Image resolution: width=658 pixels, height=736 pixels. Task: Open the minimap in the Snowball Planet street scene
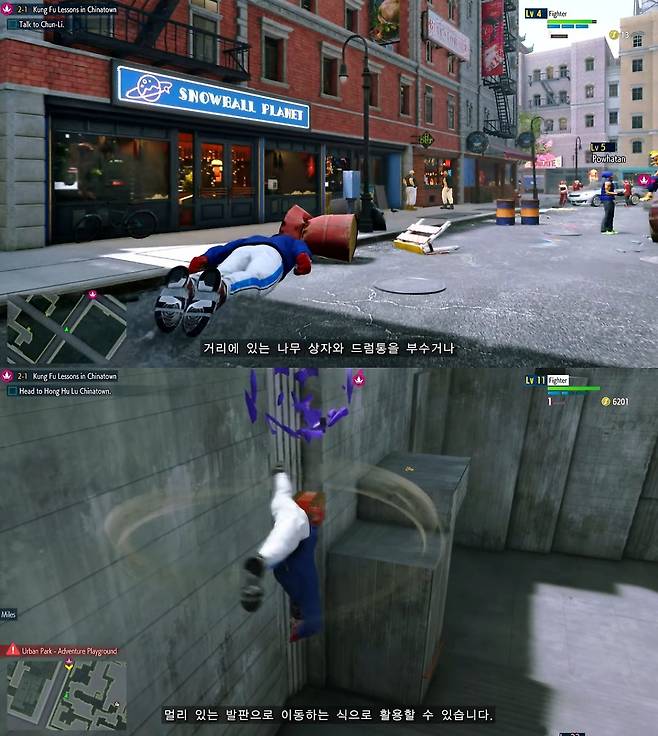(x=66, y=327)
